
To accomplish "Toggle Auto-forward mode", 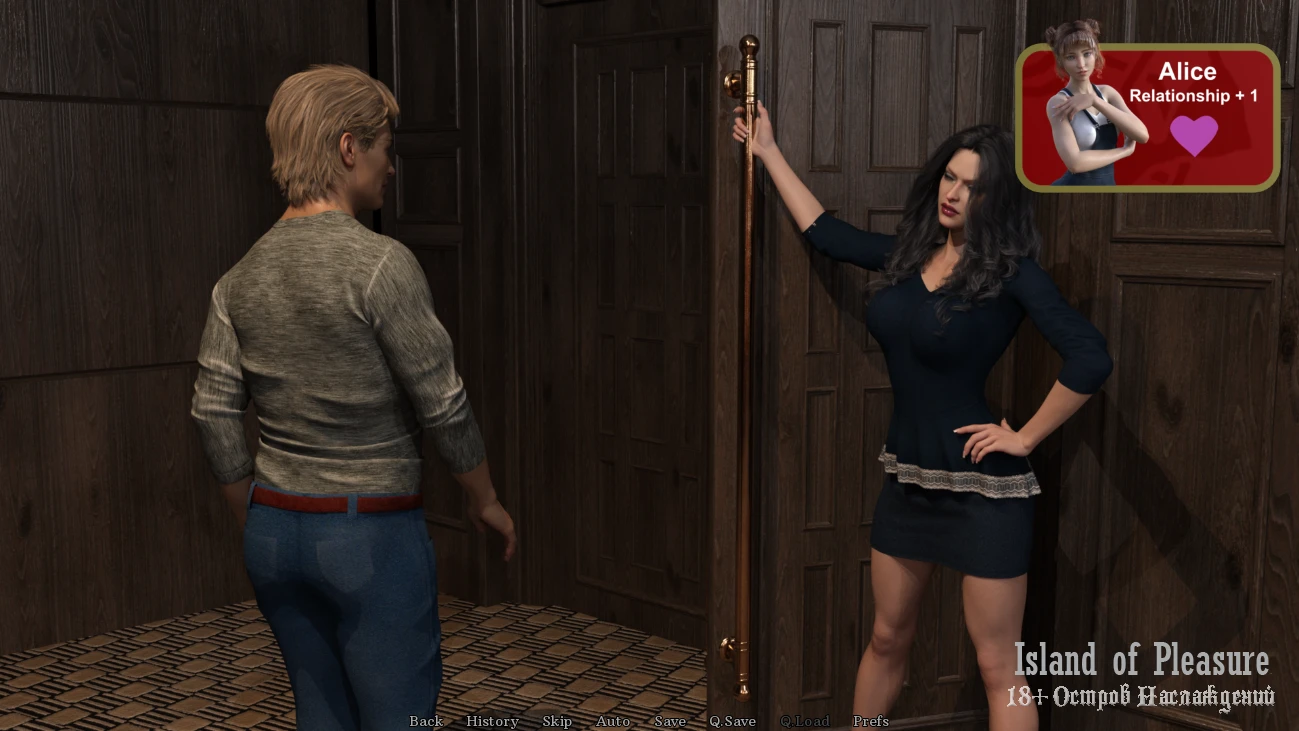I will point(613,721).
